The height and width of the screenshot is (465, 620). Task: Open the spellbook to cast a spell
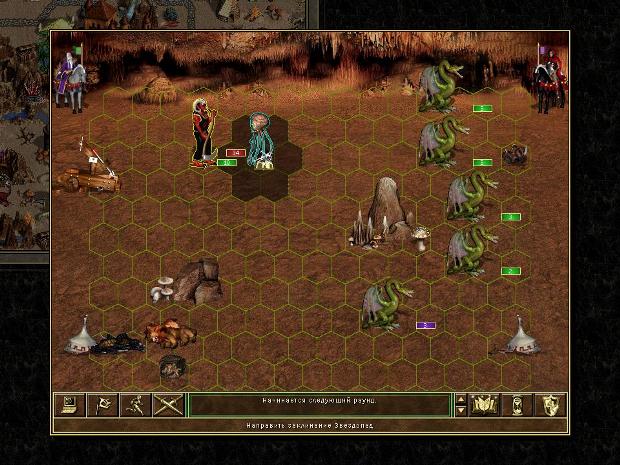click(485, 405)
